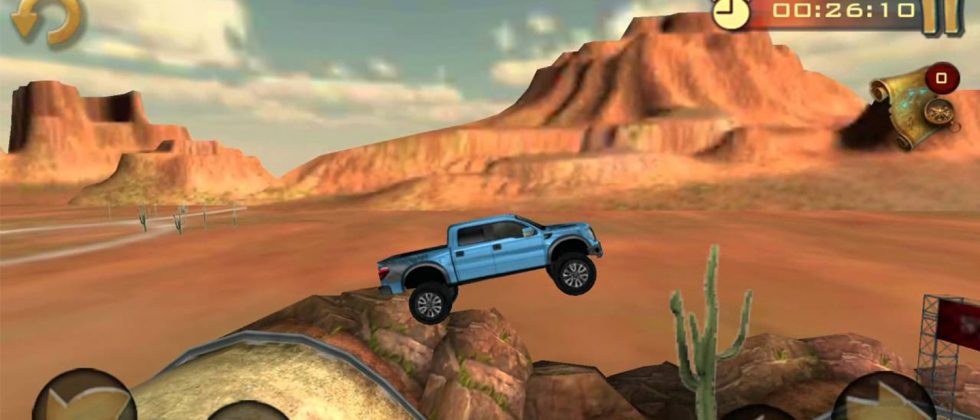Tap the left-pointing arrow pedal

tap(83, 398)
